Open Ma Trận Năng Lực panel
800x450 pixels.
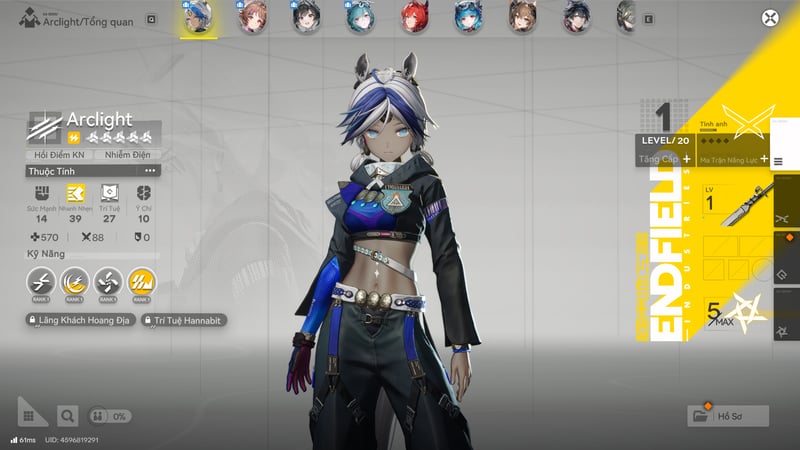[x=734, y=159]
